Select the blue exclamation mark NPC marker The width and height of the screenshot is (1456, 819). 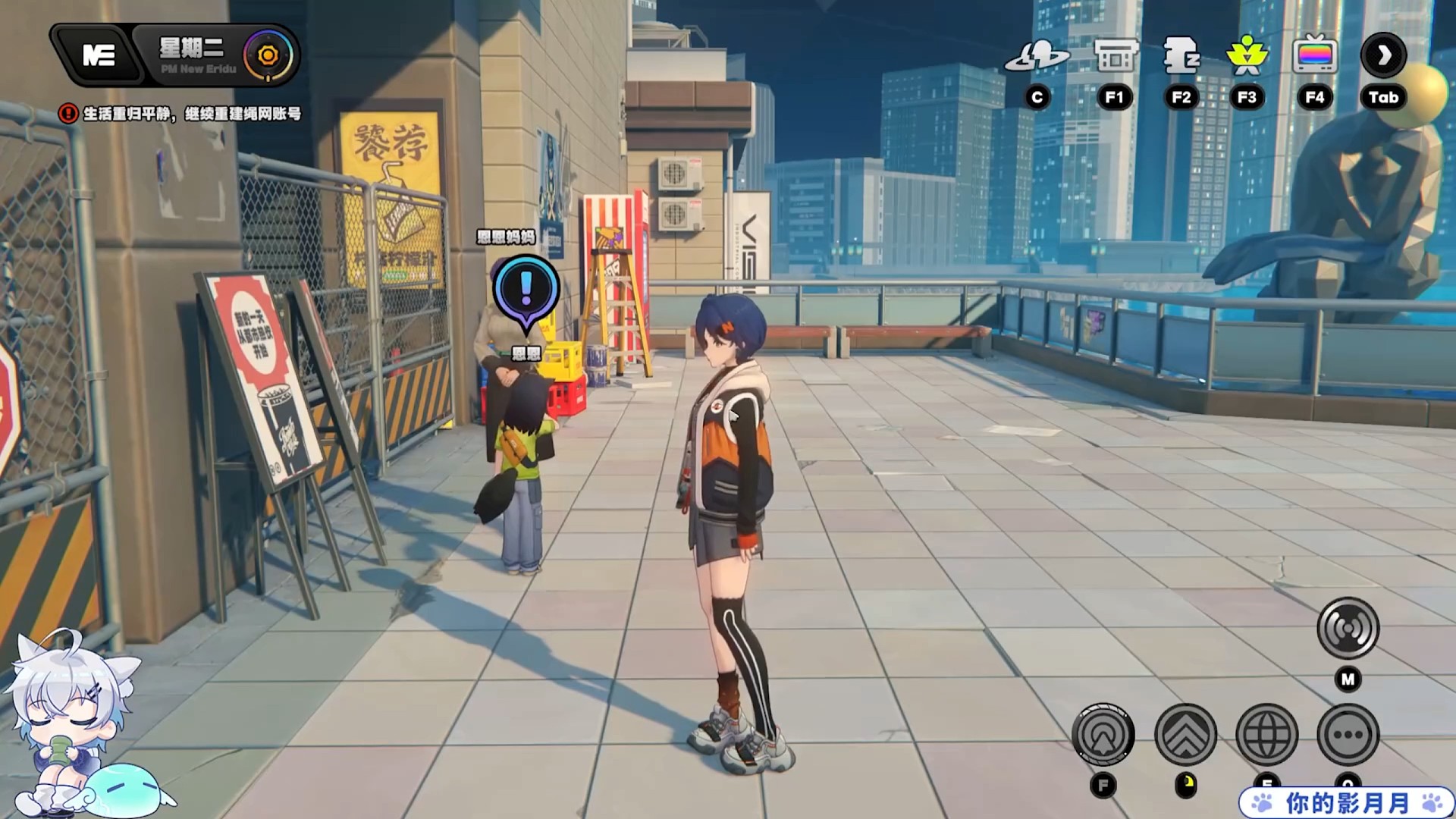click(x=526, y=290)
